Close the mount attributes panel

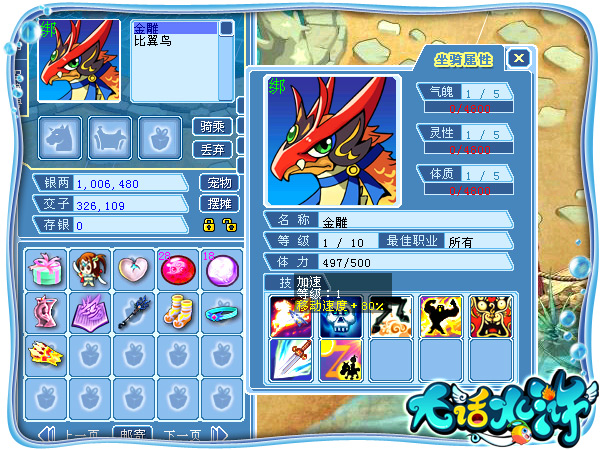click(517, 58)
